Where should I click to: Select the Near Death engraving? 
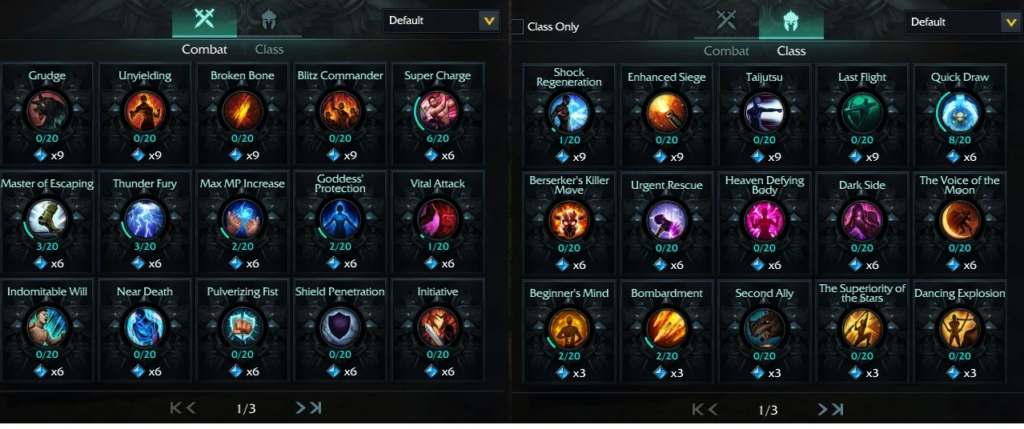[x=143, y=326]
